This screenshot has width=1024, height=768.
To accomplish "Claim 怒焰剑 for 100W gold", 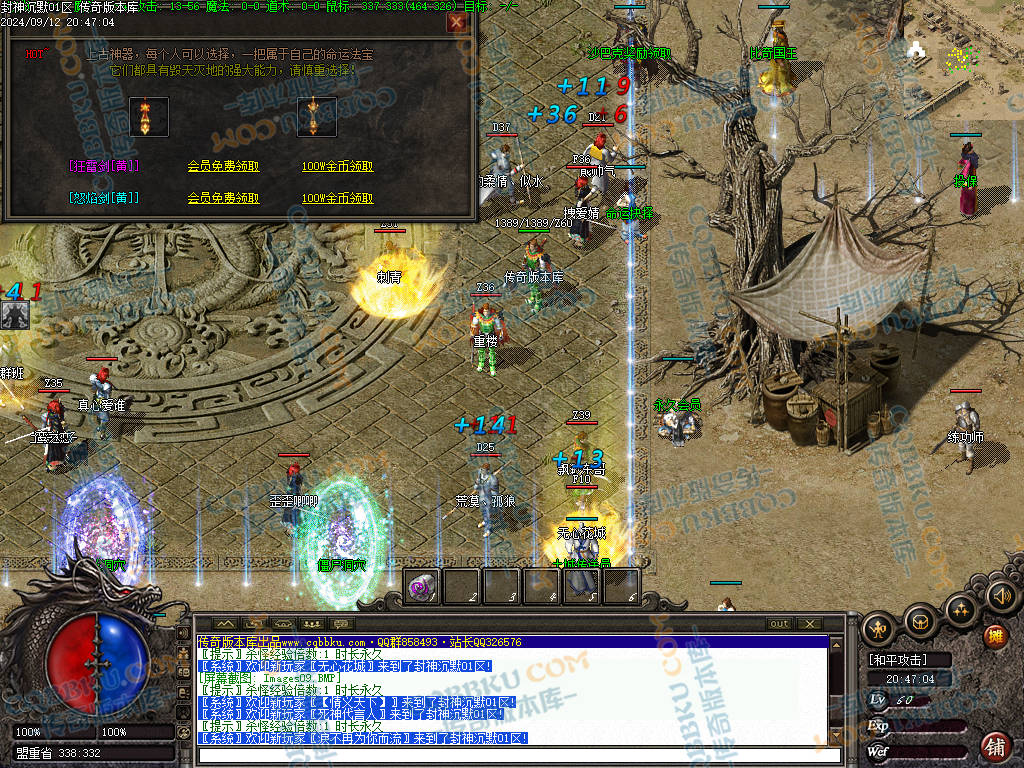I will 337,198.
